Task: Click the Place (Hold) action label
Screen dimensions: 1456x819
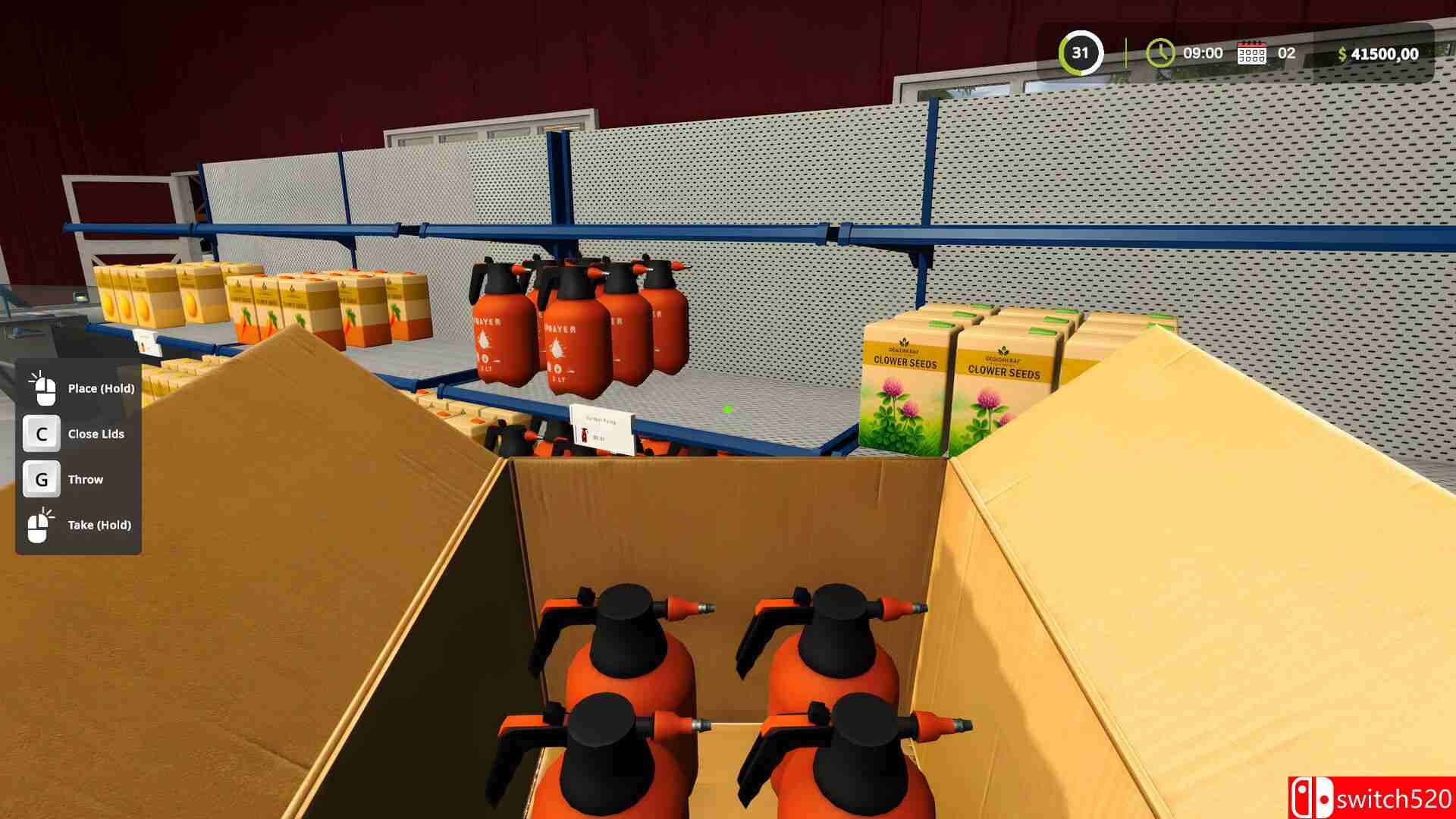Action: (99, 388)
